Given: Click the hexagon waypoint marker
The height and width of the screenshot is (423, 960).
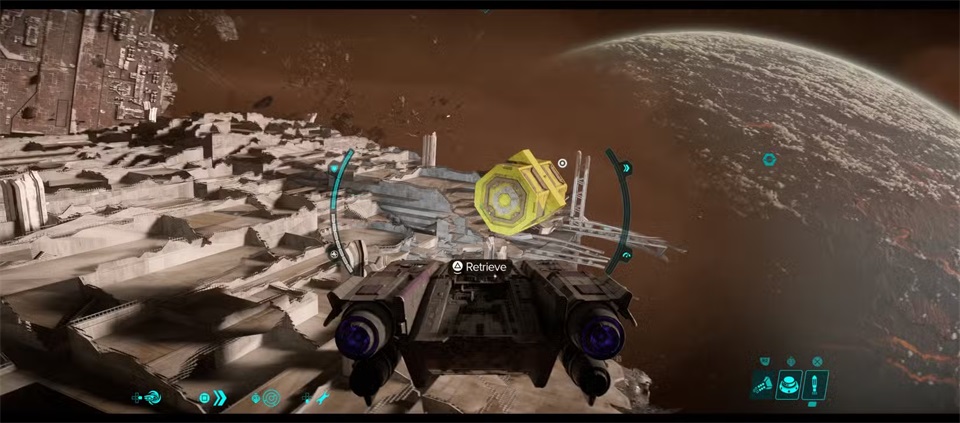Looking at the screenshot, I should (769, 159).
